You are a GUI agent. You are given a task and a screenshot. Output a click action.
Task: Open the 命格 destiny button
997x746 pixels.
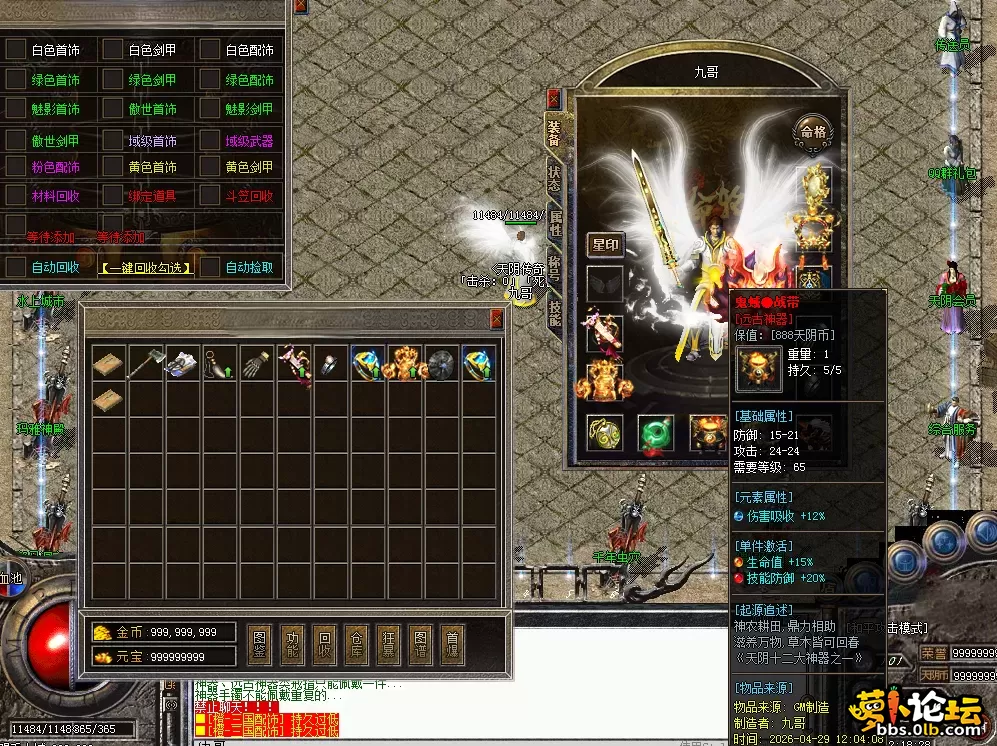(x=811, y=130)
